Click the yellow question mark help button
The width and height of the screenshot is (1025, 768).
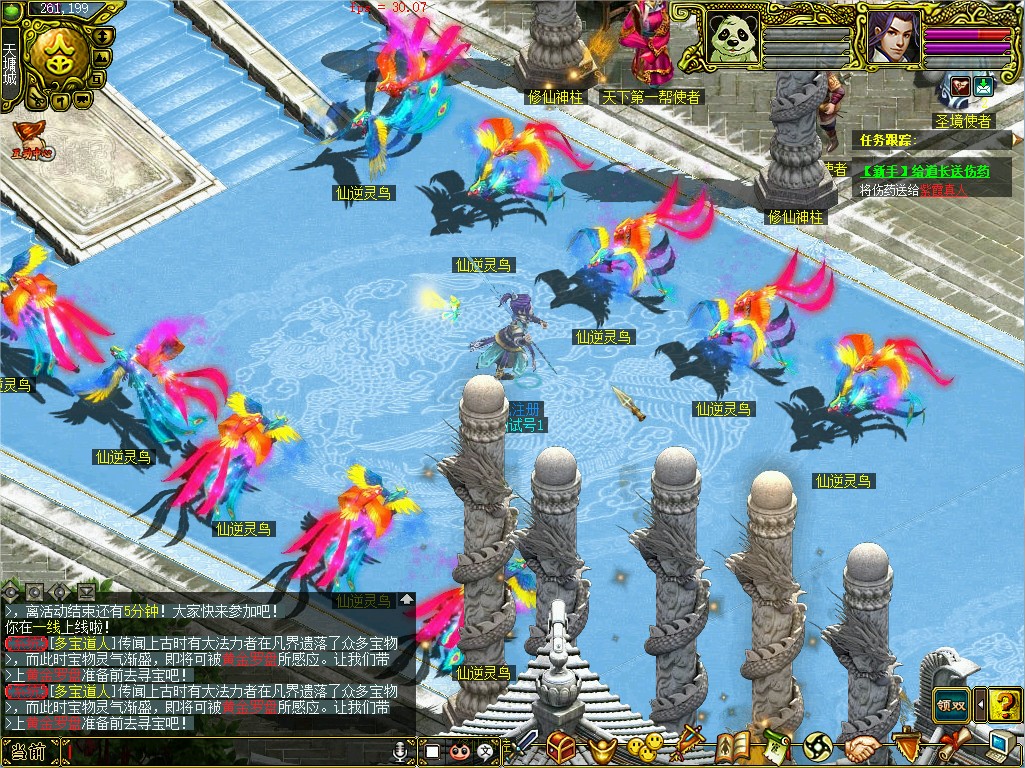click(1006, 703)
